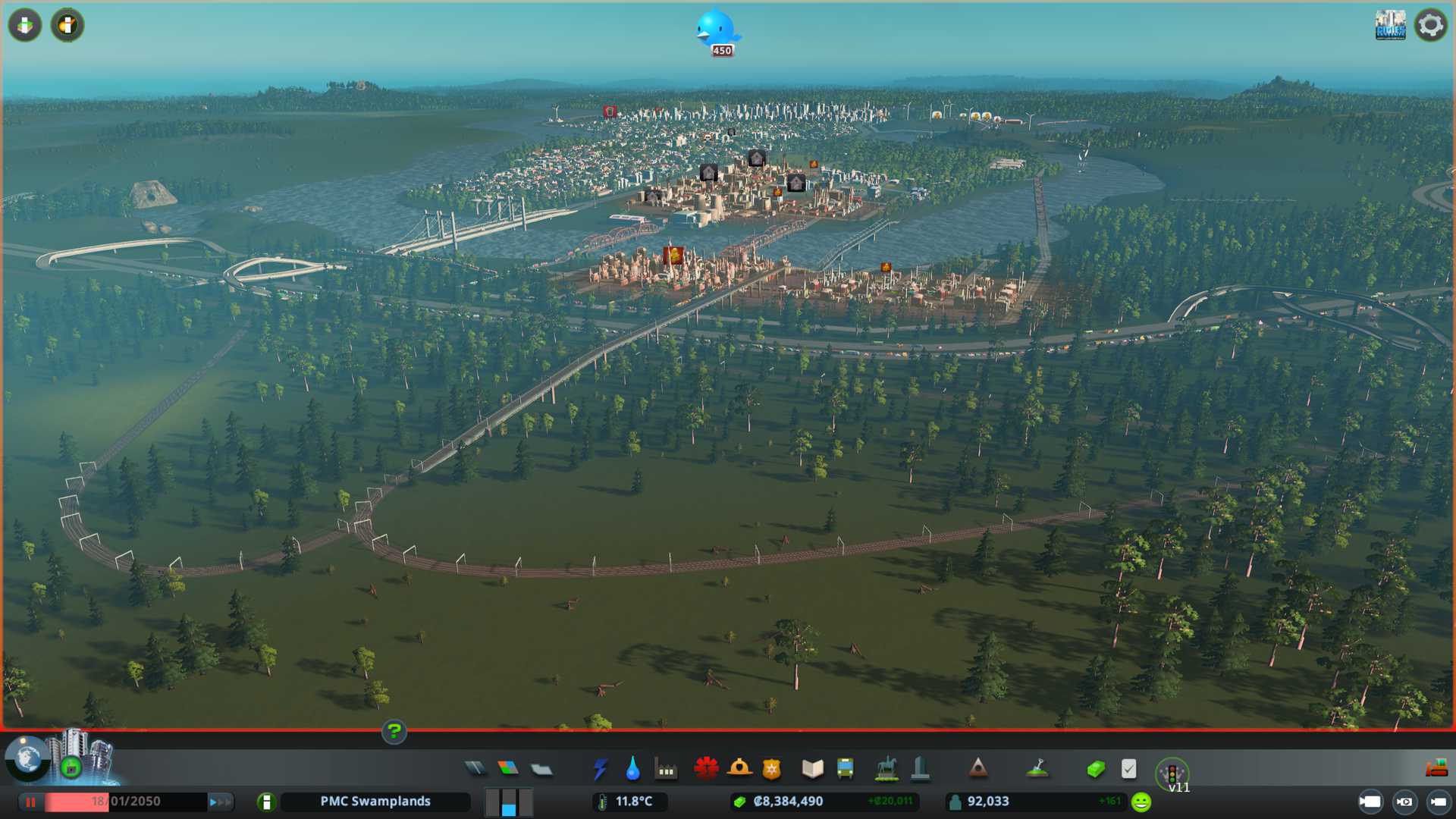Open the red Healthcare menu
The height and width of the screenshot is (819, 1456).
[x=706, y=769]
